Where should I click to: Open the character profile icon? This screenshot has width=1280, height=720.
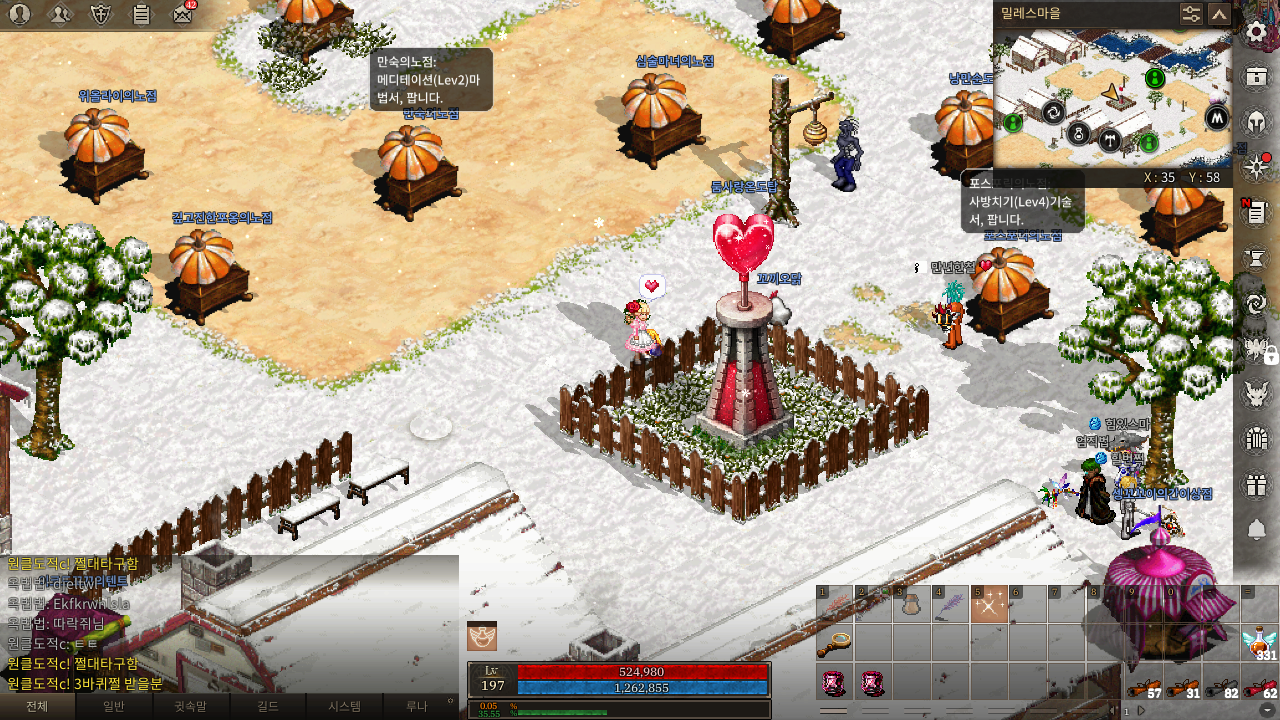click(19, 14)
